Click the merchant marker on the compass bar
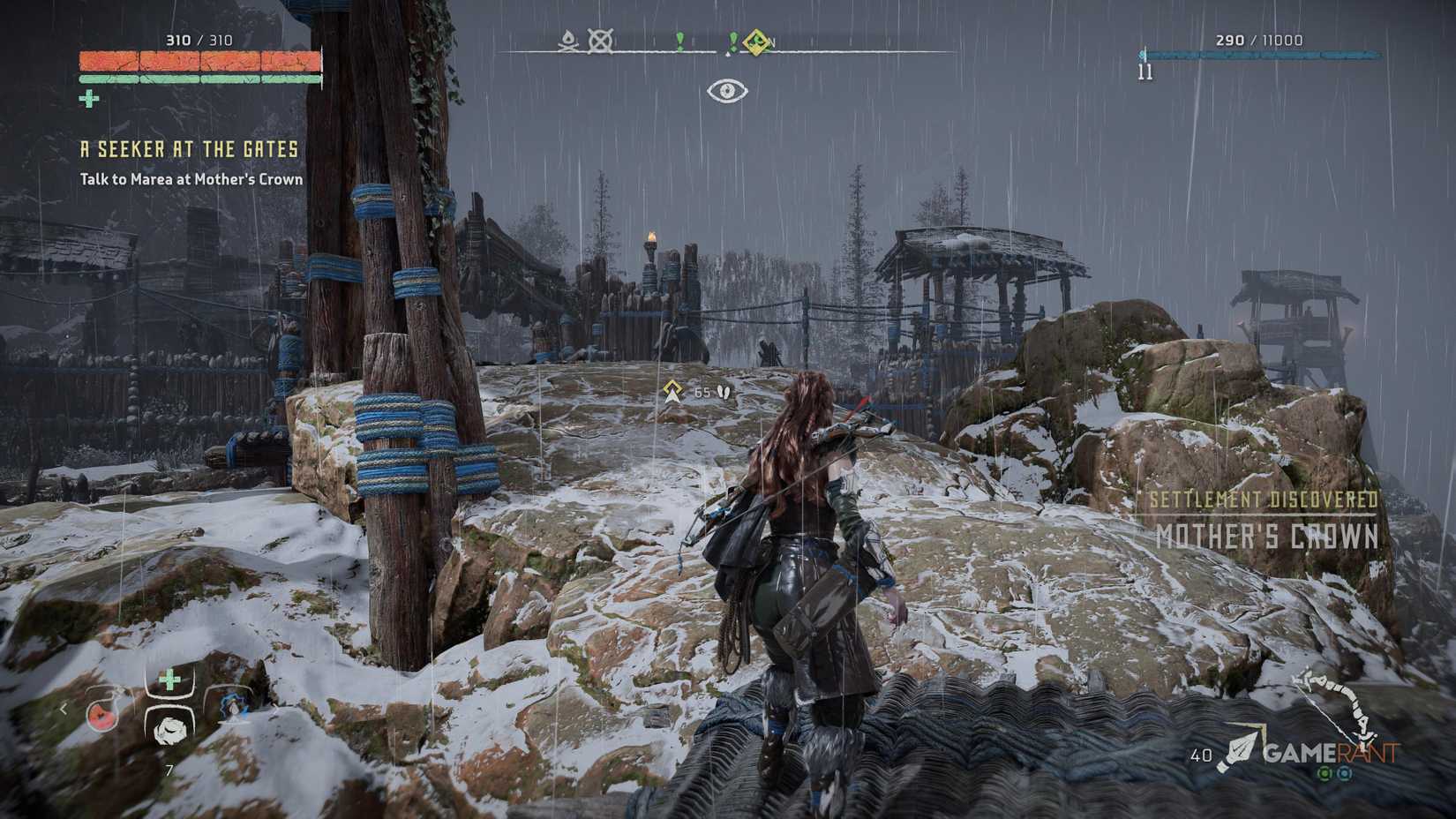Image resolution: width=1456 pixels, height=819 pixels. 602,41
